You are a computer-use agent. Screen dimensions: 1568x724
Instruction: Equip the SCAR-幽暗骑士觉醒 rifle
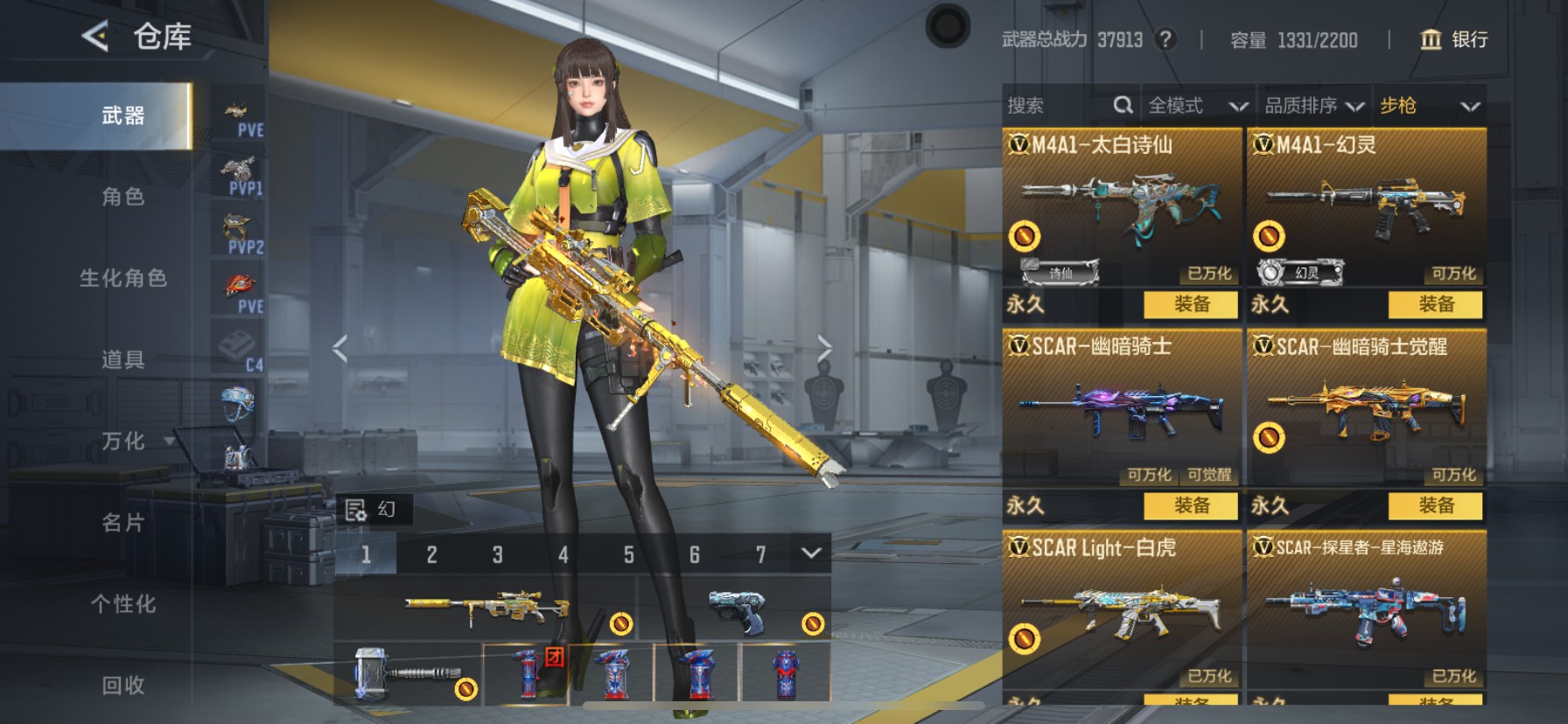[1435, 505]
